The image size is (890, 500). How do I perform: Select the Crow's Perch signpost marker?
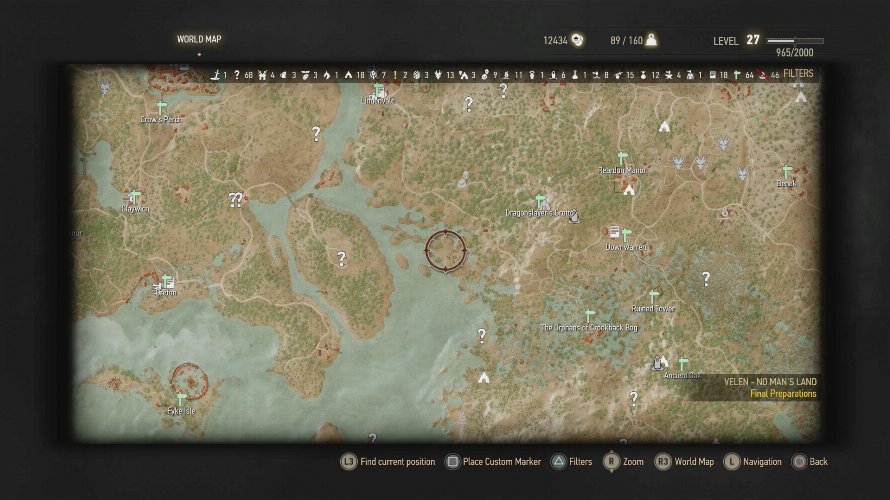161,107
